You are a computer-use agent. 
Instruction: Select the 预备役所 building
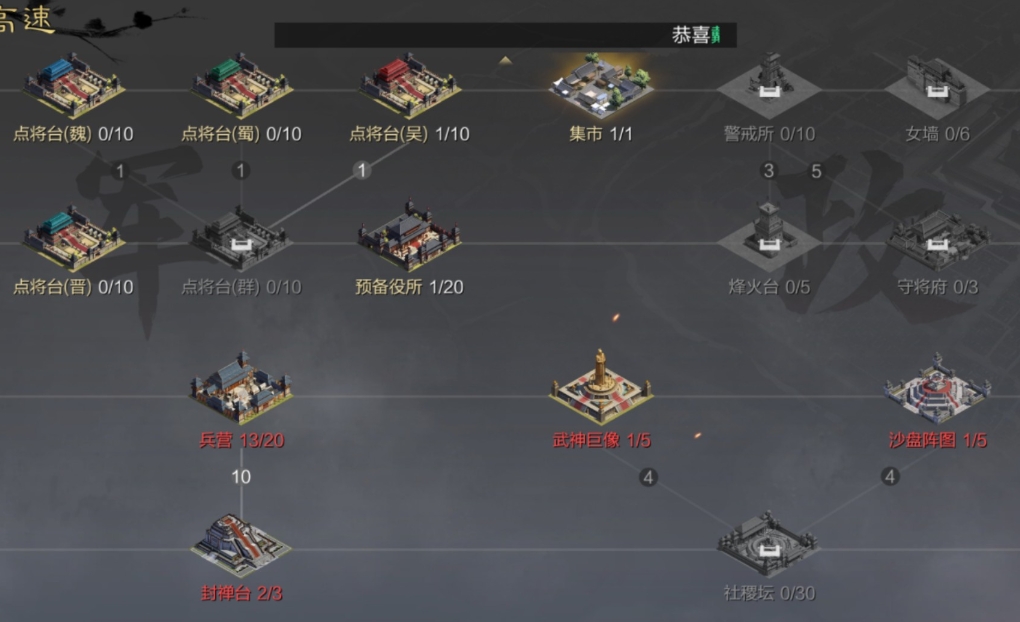coord(410,240)
